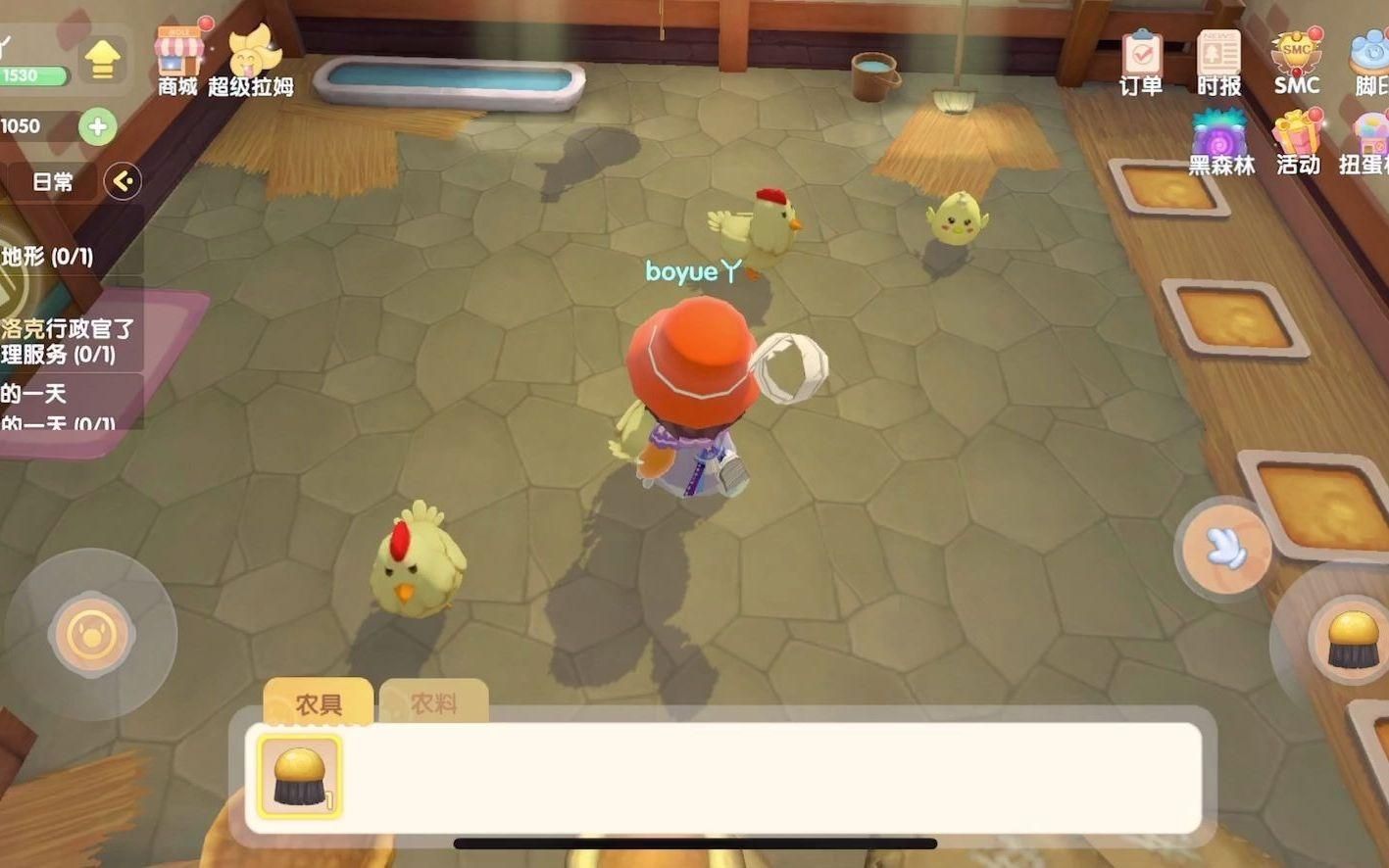Tap the yellow up-arrow upgrade button
The image size is (1389, 868).
pyautogui.click(x=102, y=61)
